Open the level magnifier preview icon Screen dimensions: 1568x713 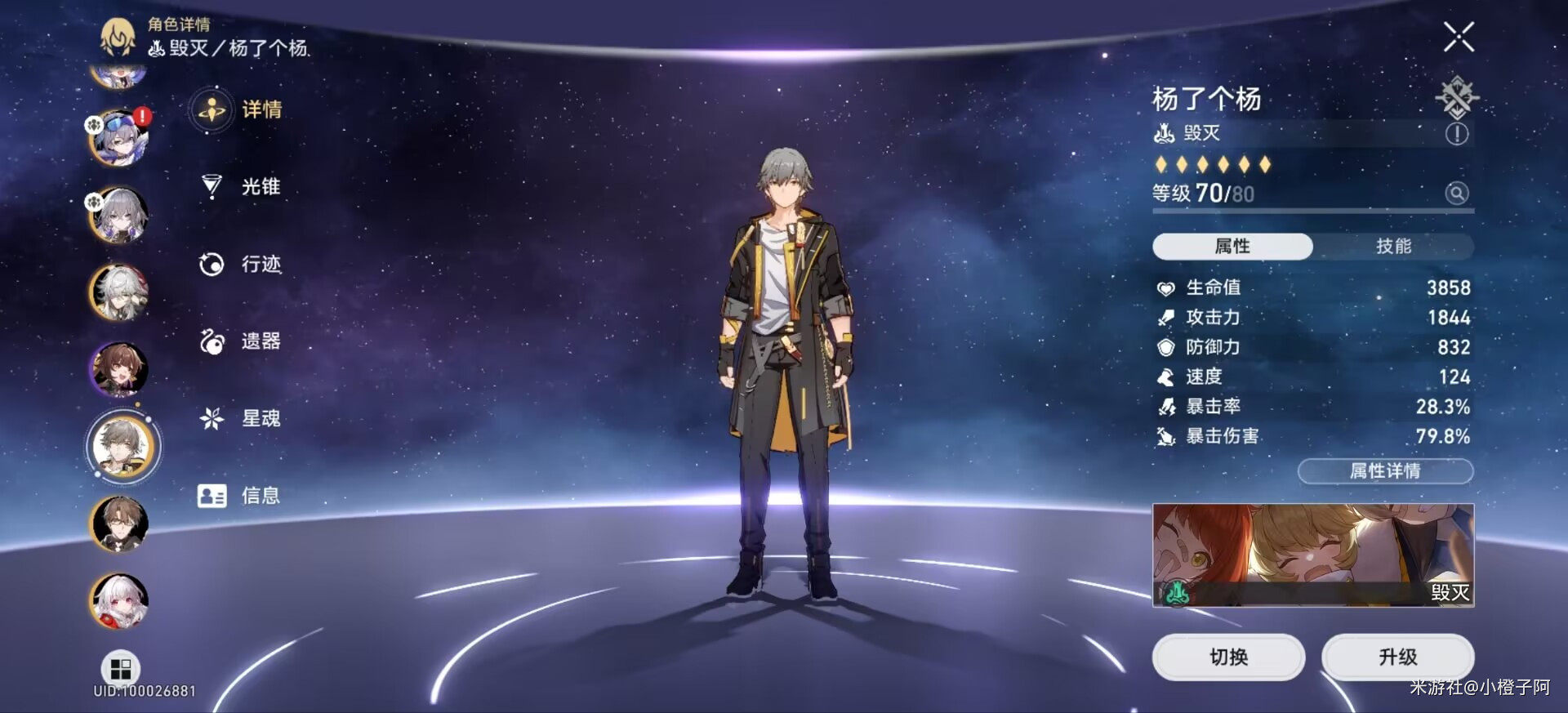coord(1456,194)
